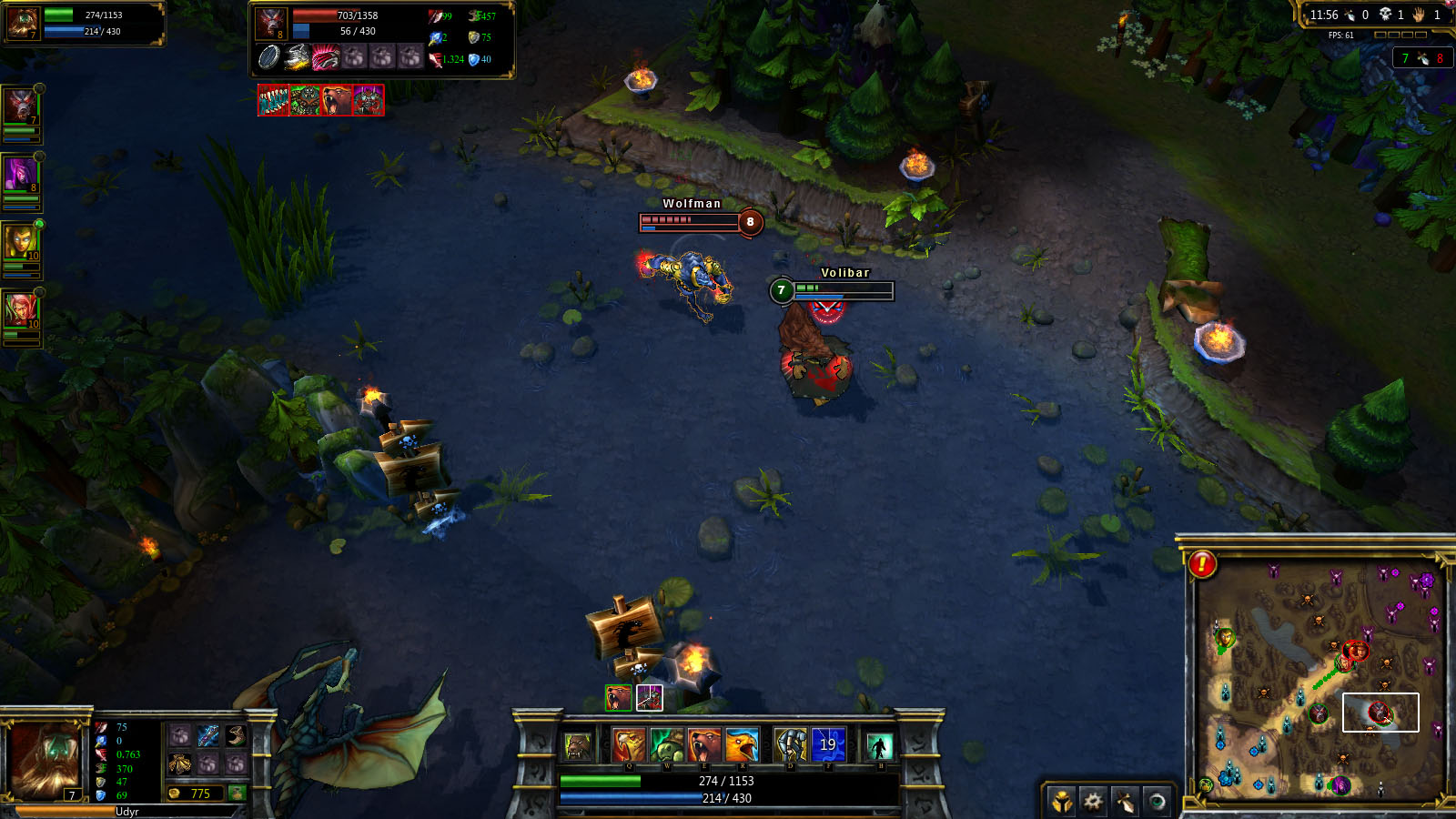Click Udyr's champion portrait
Image resolution: width=1456 pixels, height=819 pixels.
[x=44, y=759]
